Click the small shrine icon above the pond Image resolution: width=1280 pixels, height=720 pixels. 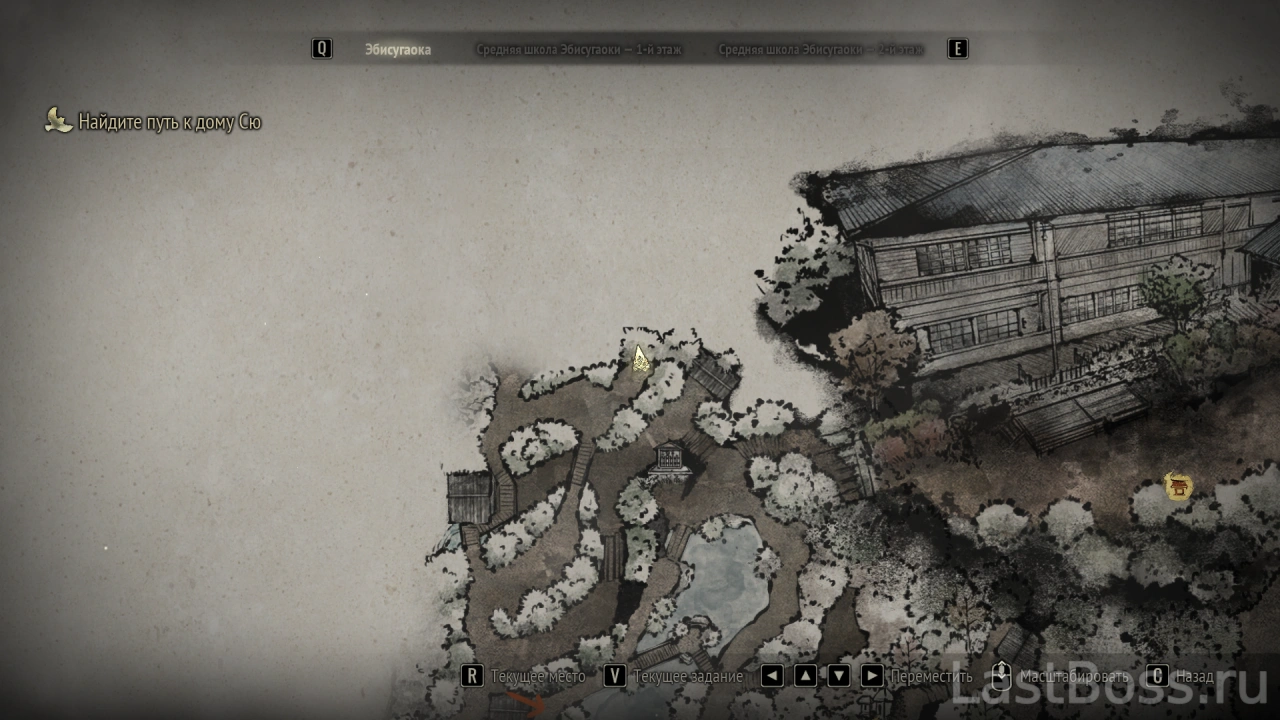[667, 461]
